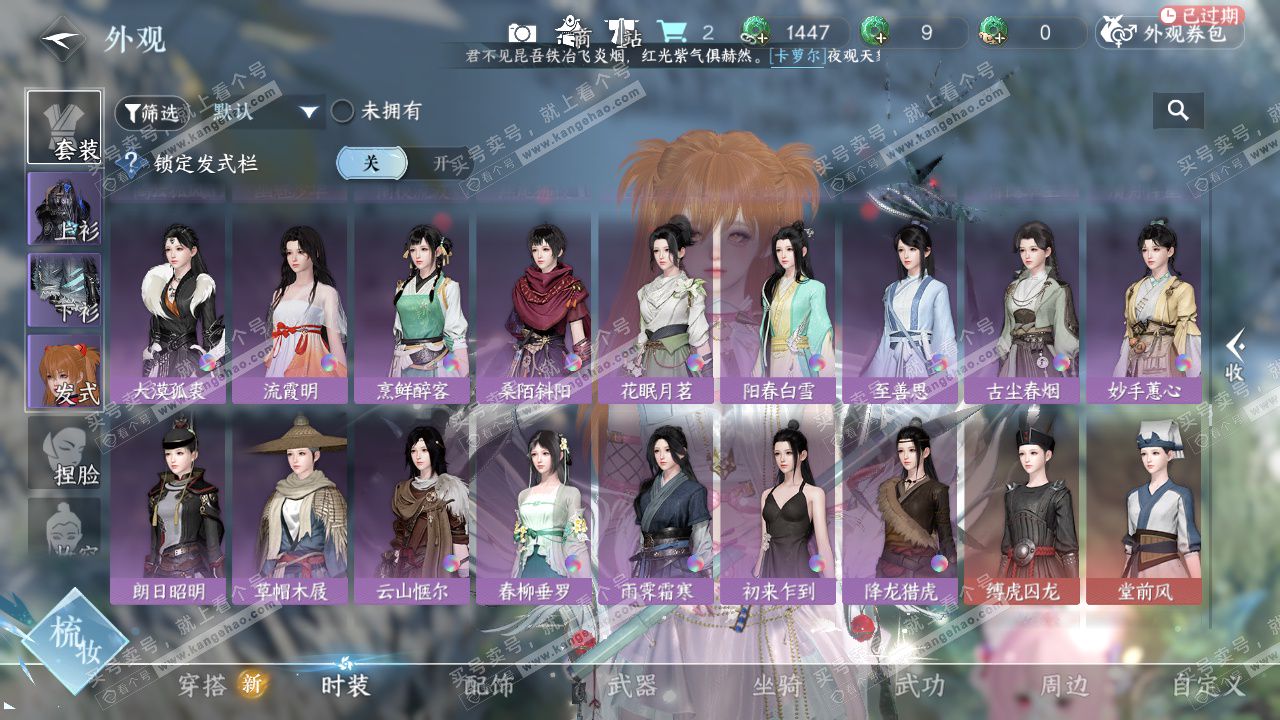This screenshot has height=720, width=1280.
Task: Open the magnifier search button
Action: (x=1178, y=111)
